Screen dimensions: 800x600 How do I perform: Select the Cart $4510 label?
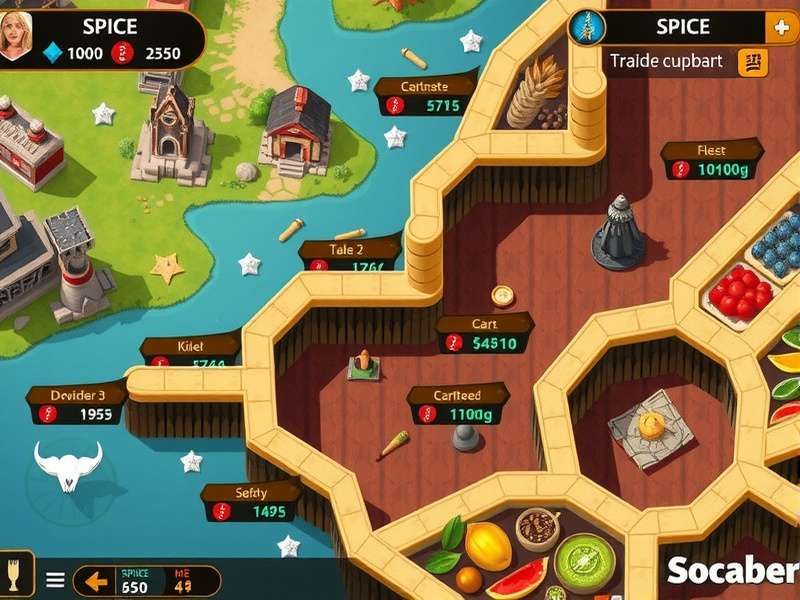pos(485,334)
